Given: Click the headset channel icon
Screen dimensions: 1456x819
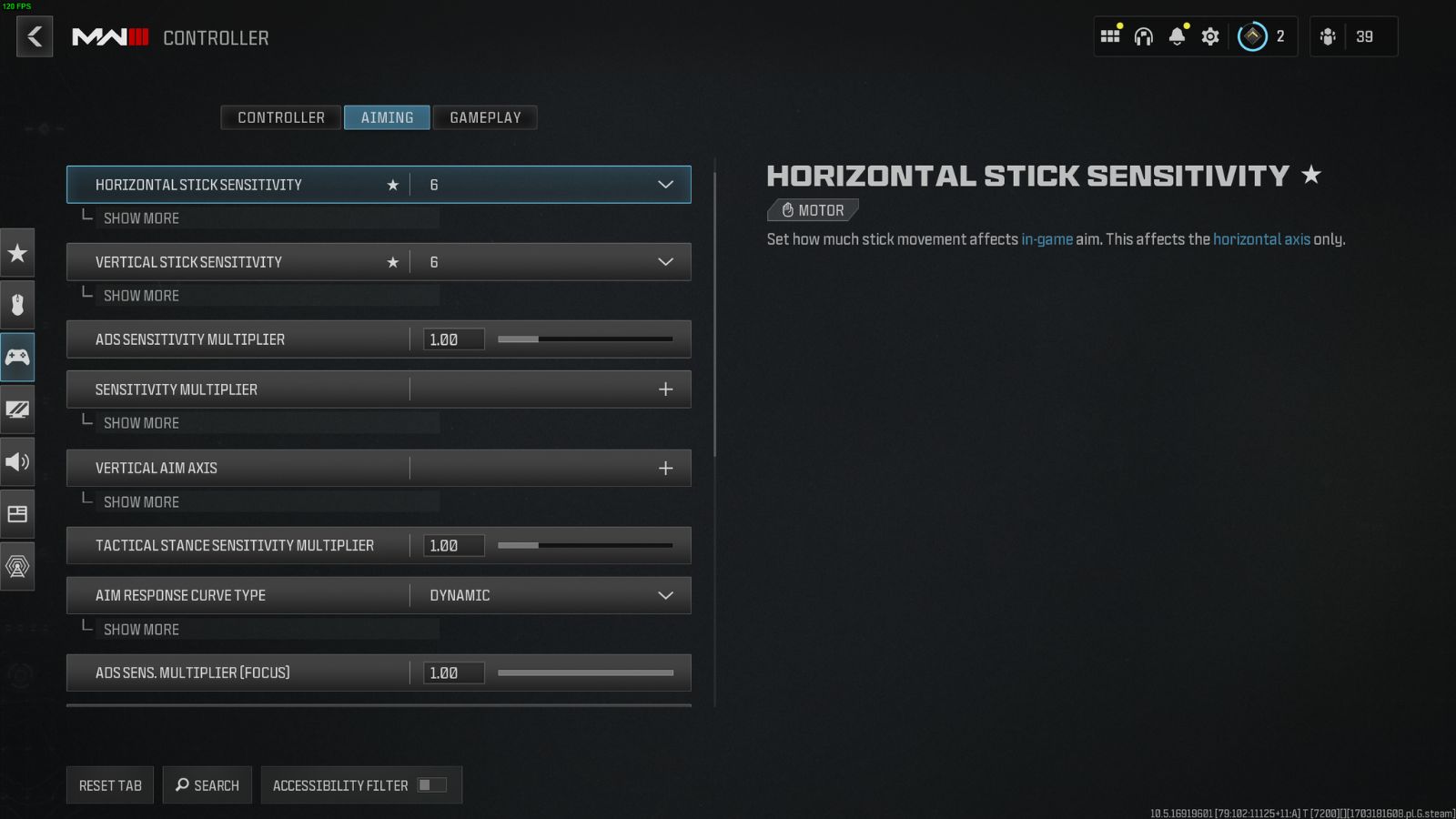Looking at the screenshot, I should (x=1143, y=36).
